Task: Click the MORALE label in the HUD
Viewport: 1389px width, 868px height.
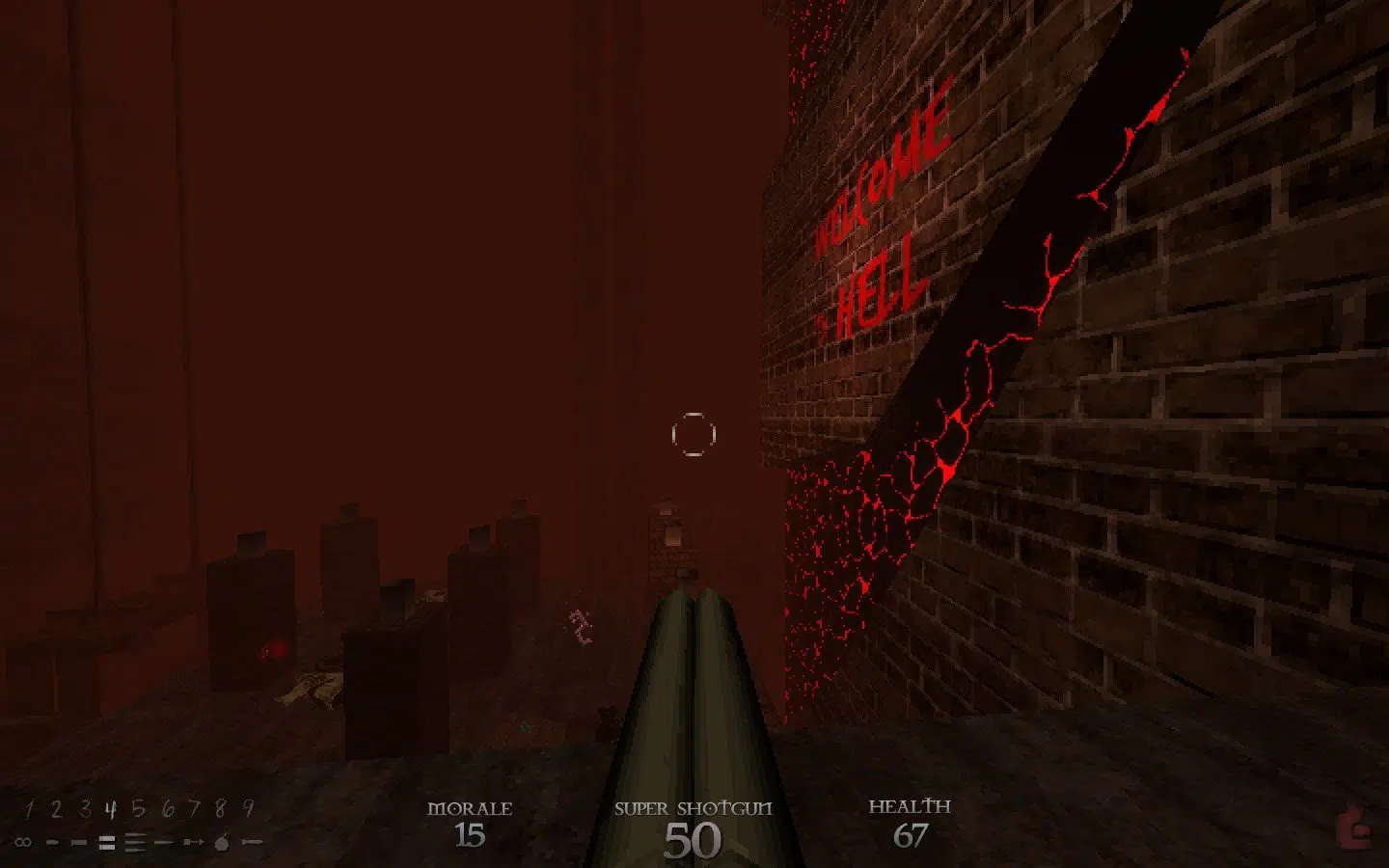Action: [472, 809]
